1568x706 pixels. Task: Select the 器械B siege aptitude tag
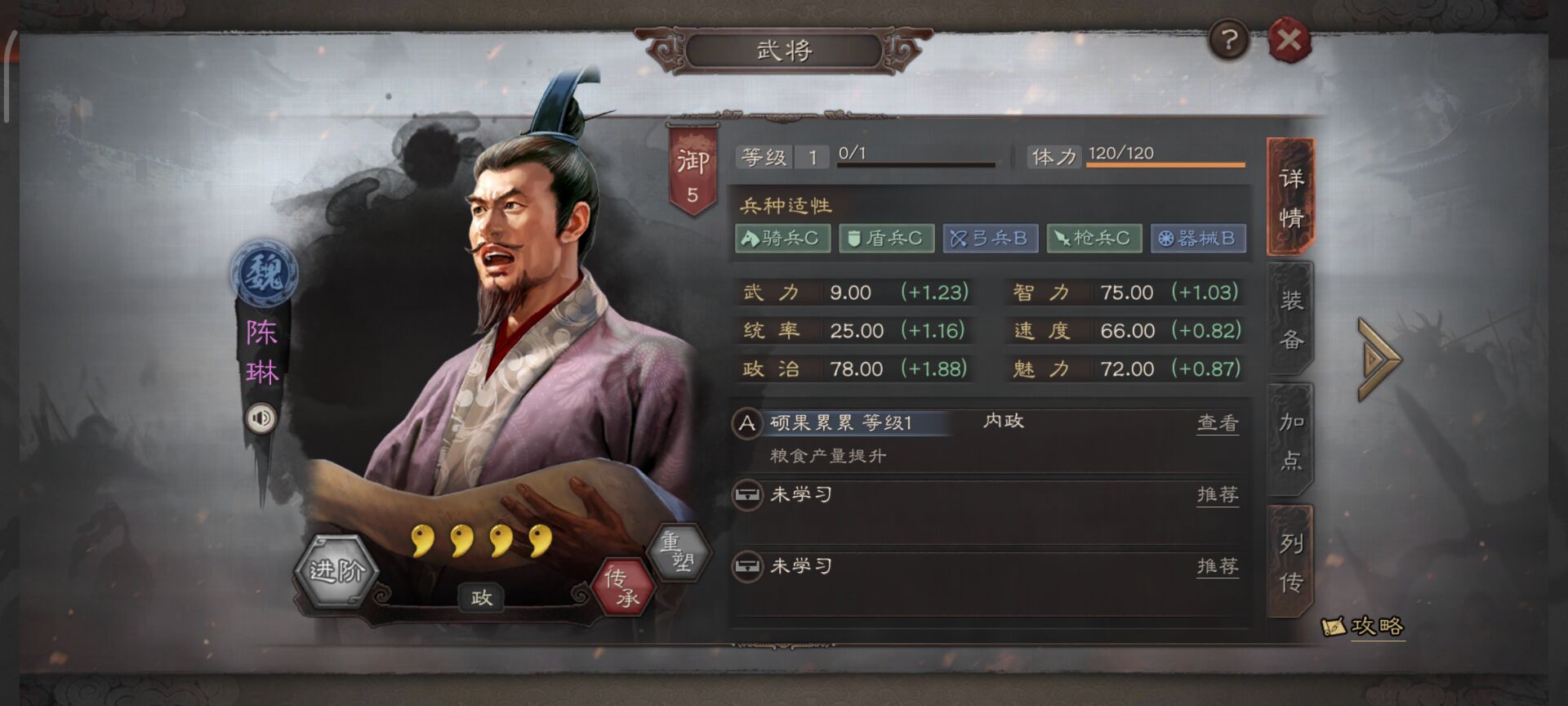pos(1197,239)
